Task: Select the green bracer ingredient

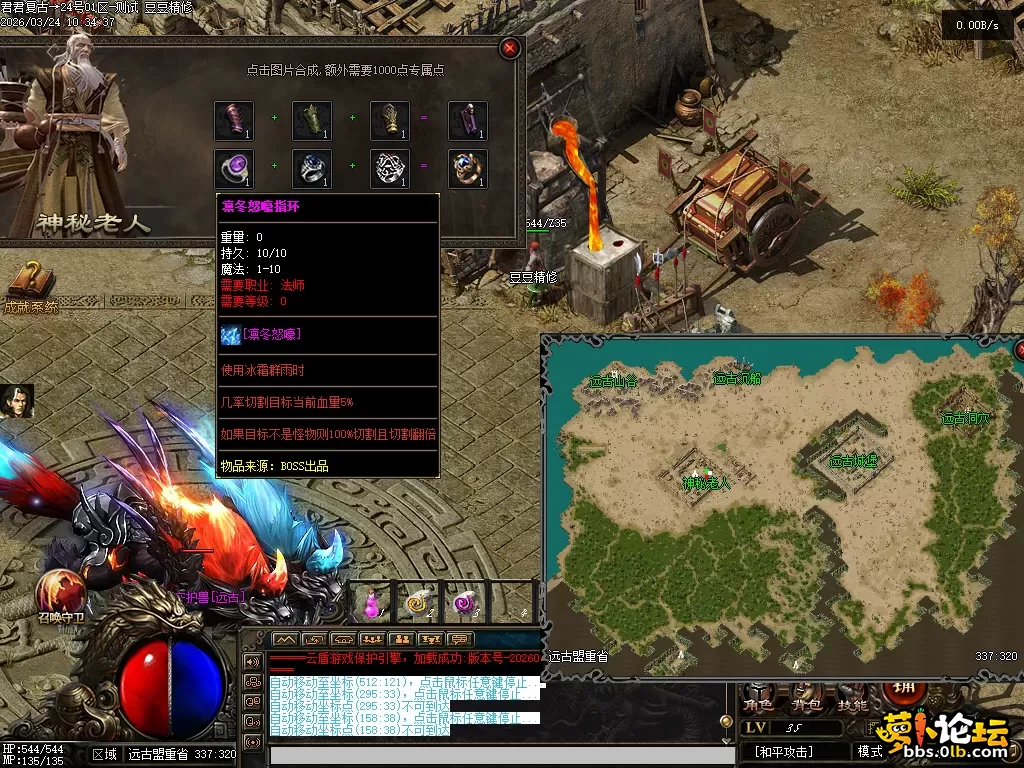Action: (x=312, y=121)
